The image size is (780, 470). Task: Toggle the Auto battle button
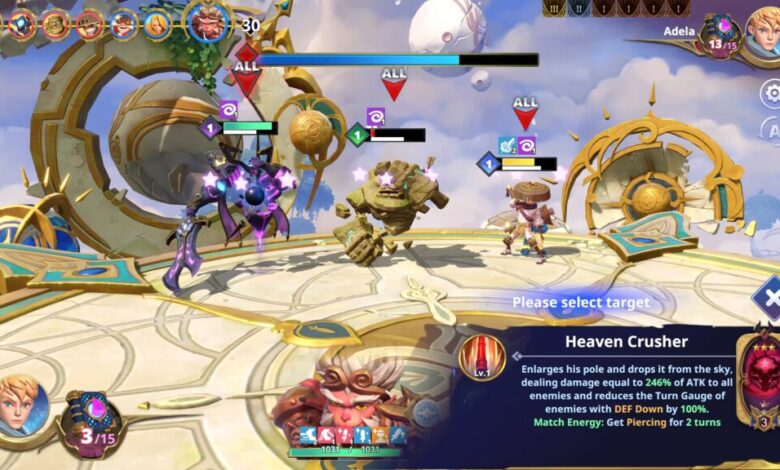[772, 131]
